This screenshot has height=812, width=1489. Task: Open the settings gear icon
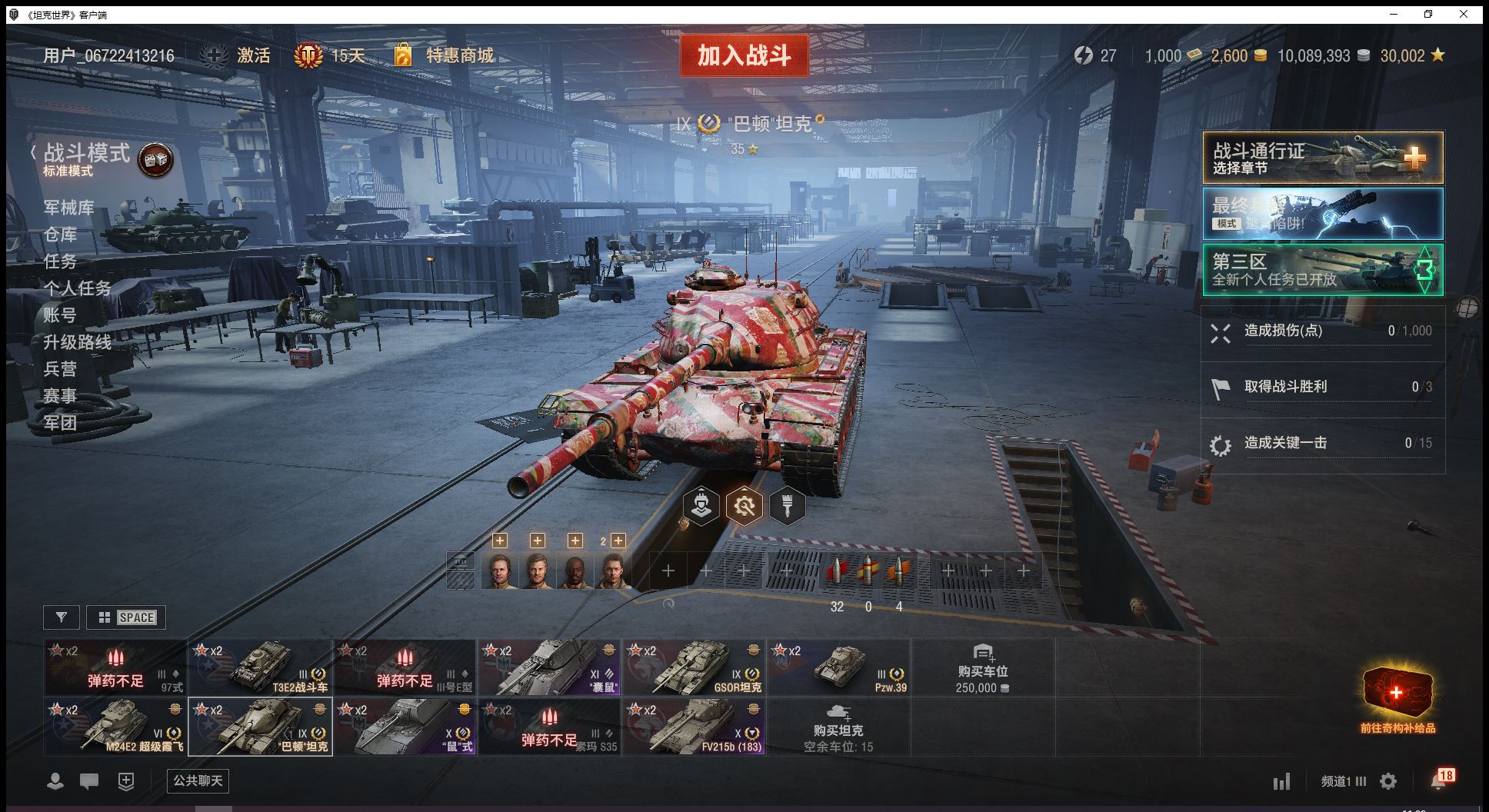(1388, 782)
